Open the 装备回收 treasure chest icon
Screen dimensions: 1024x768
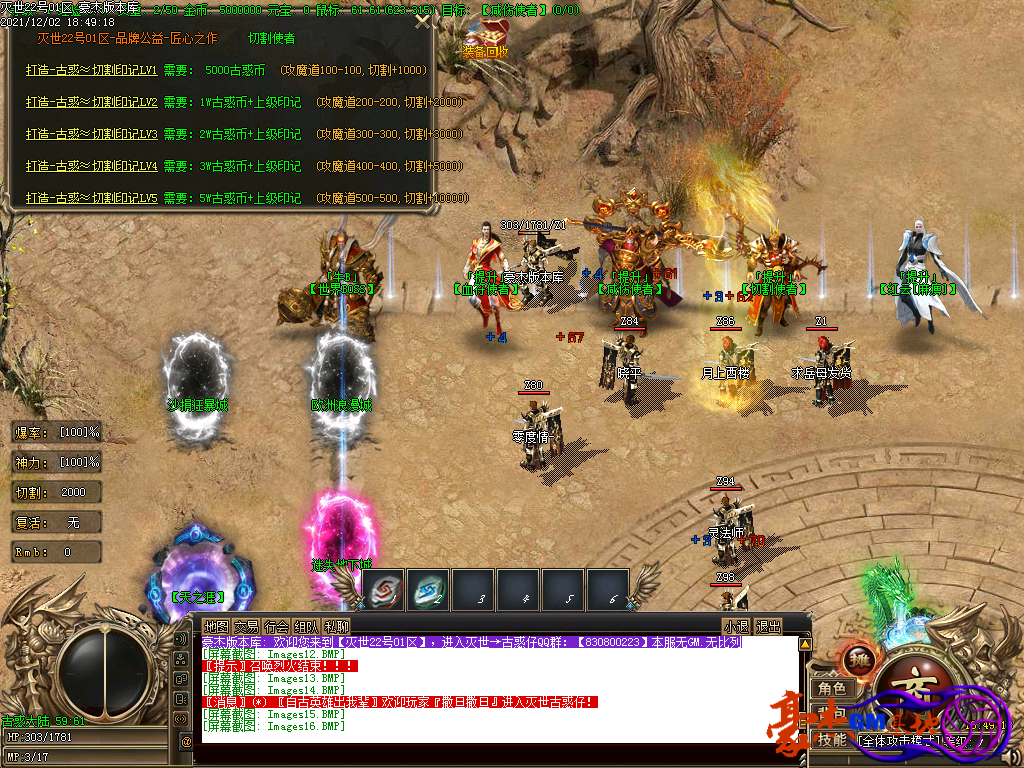coord(485,40)
